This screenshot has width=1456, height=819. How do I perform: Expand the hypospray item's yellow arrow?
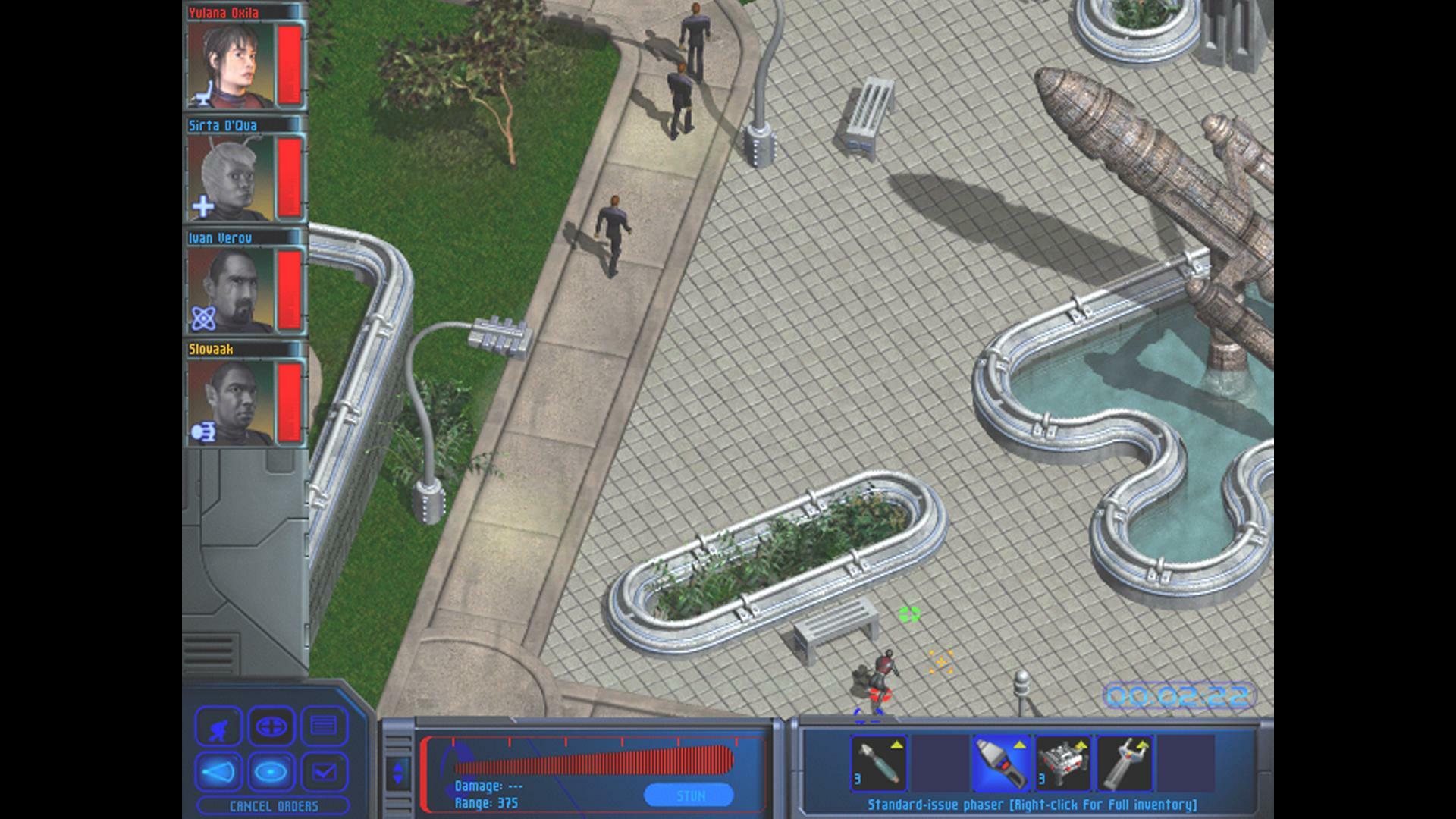(896, 745)
